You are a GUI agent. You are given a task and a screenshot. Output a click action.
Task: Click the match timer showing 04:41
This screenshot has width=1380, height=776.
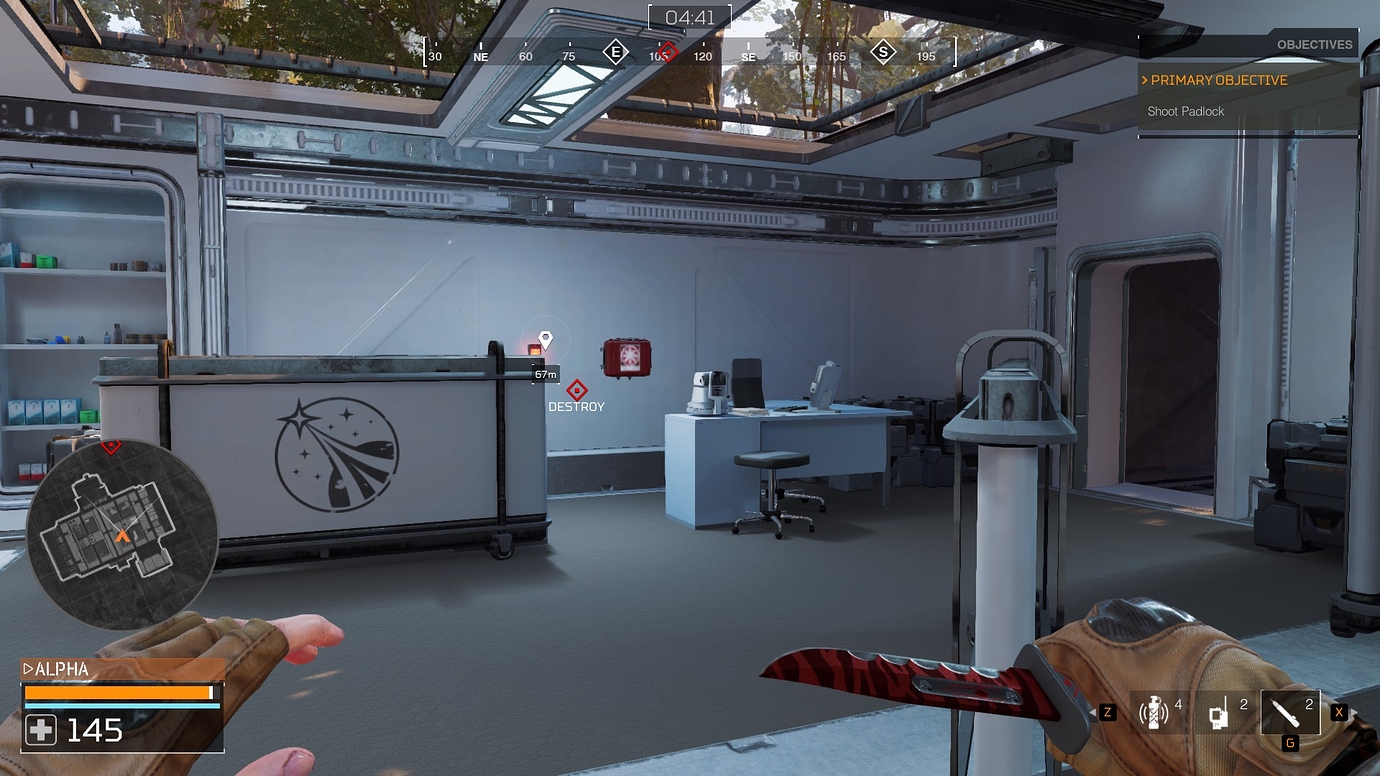coord(690,15)
